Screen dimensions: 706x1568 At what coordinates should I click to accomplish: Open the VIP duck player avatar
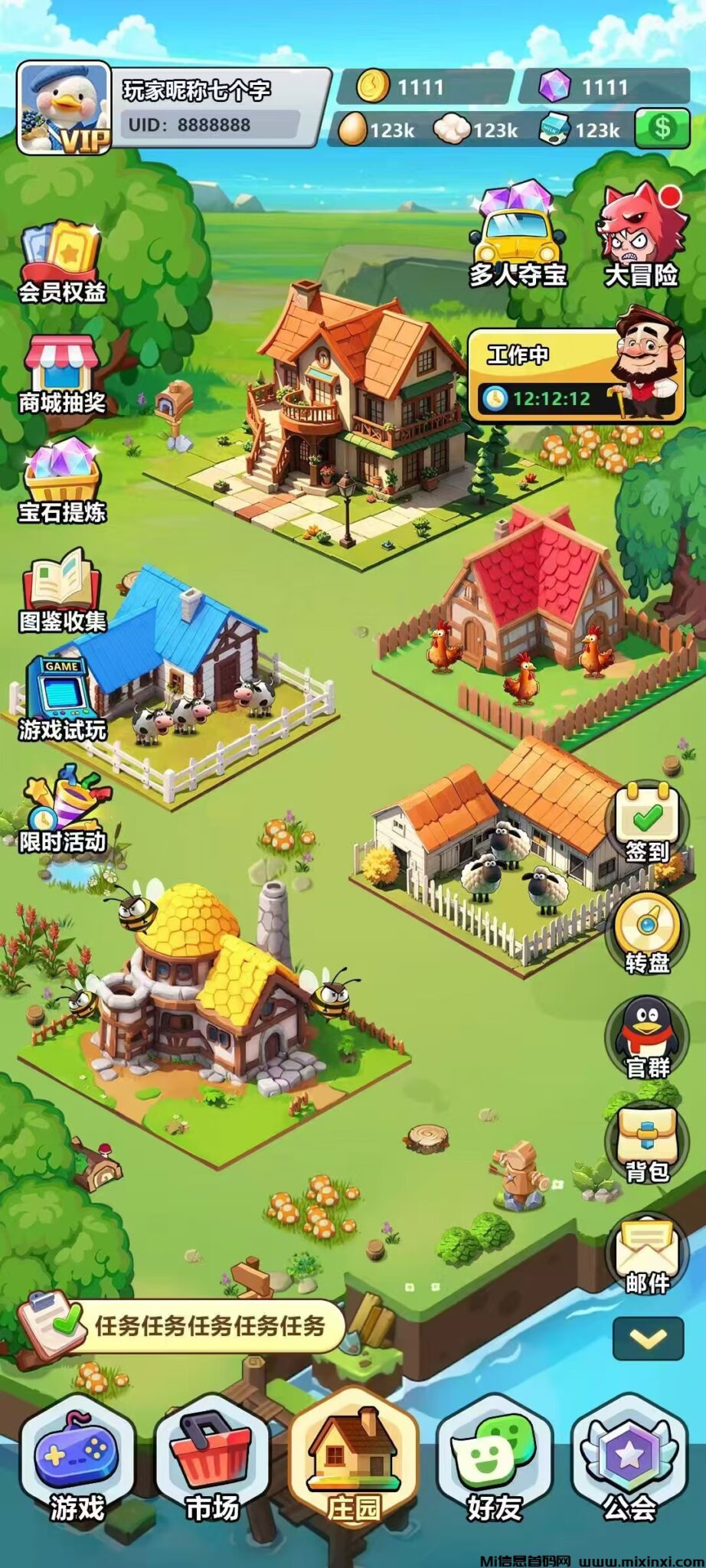pos(64,108)
